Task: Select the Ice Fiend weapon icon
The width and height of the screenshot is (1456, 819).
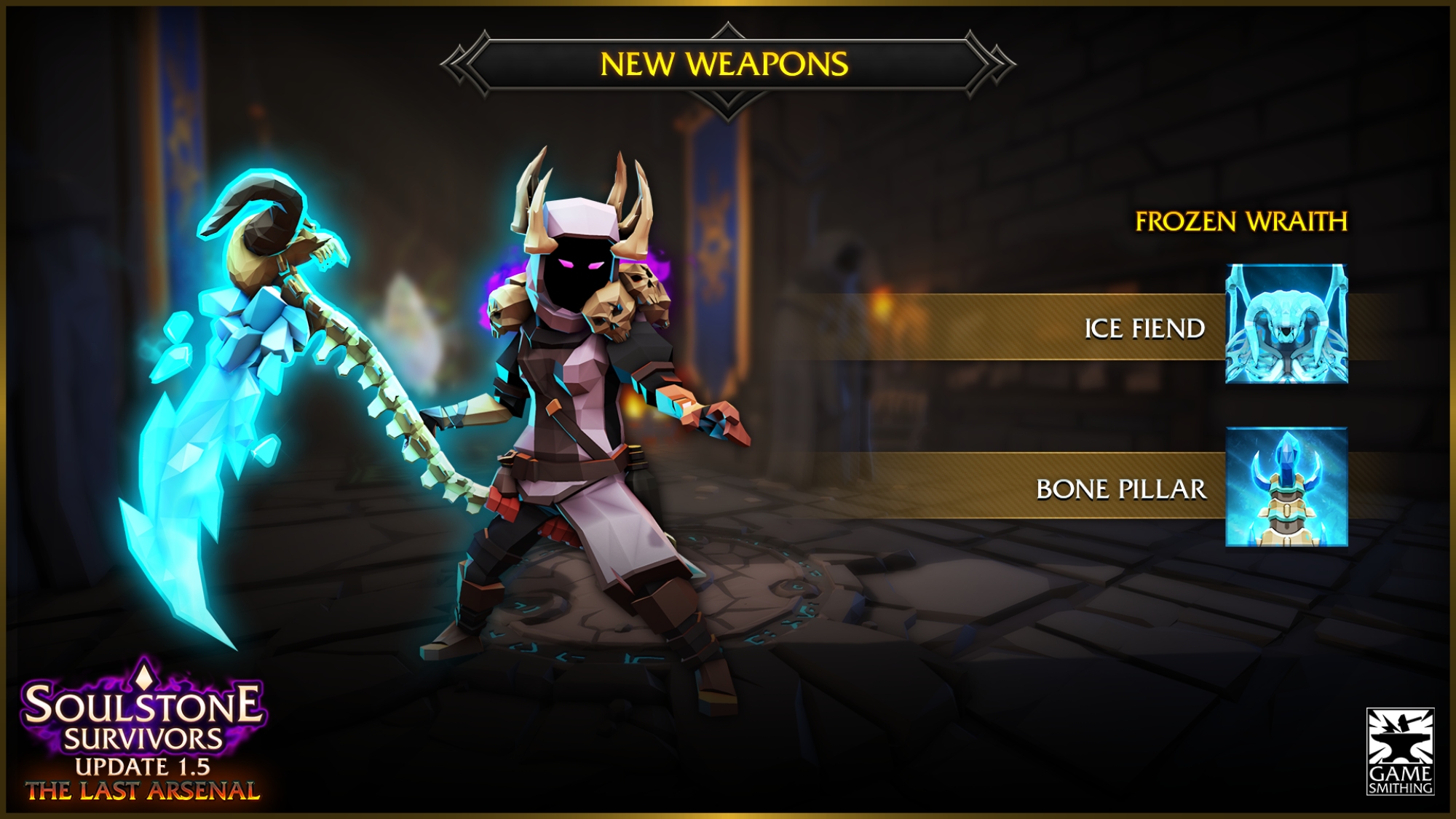Action: [x=1286, y=324]
